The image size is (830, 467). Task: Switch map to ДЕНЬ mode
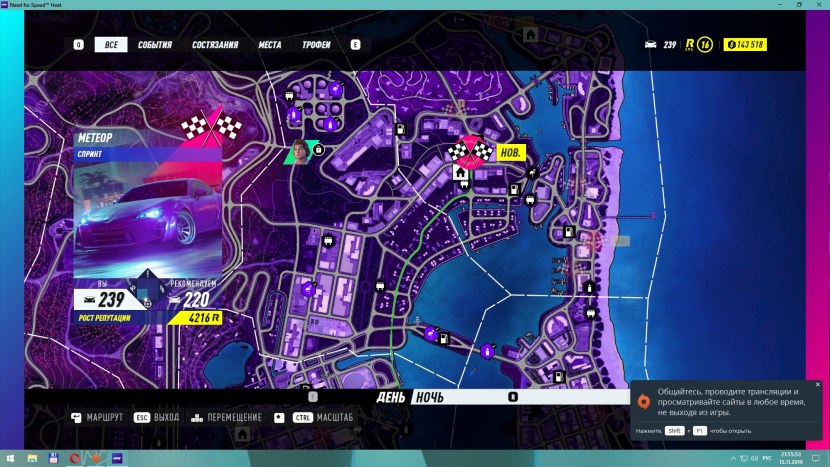[389, 397]
